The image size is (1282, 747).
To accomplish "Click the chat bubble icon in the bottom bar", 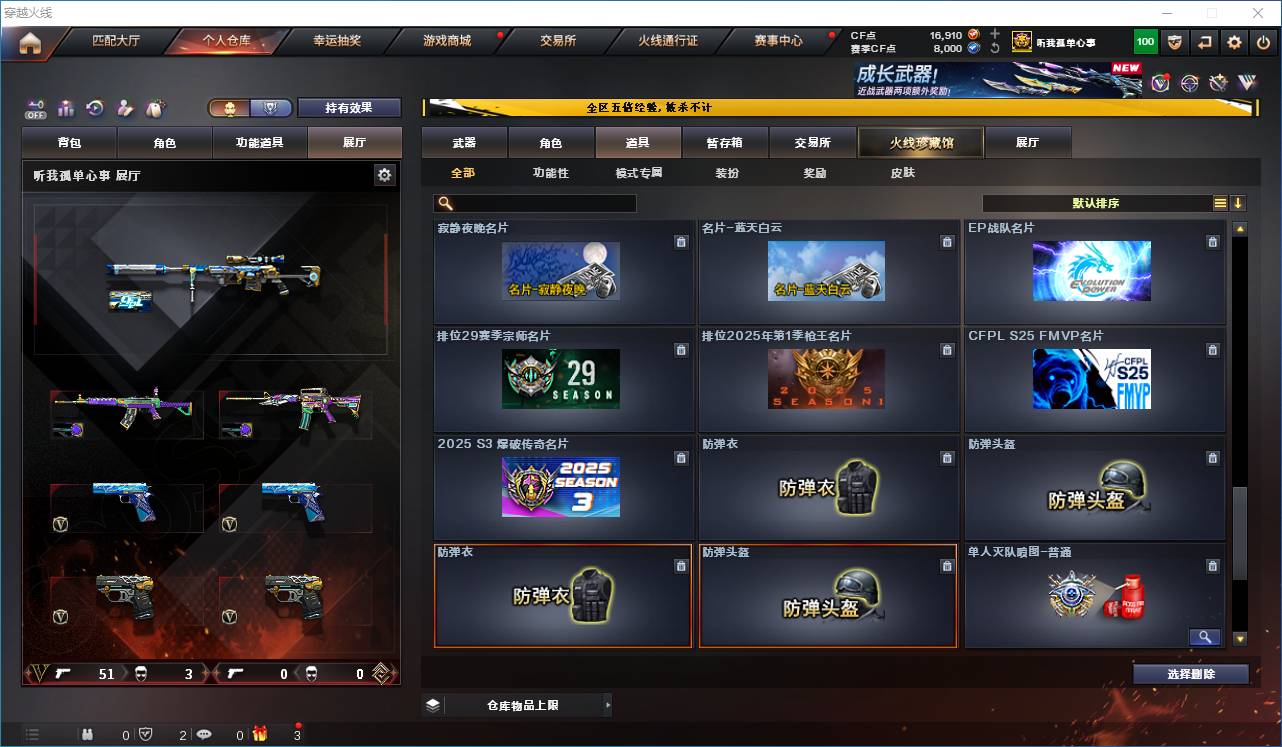I will coord(204,735).
